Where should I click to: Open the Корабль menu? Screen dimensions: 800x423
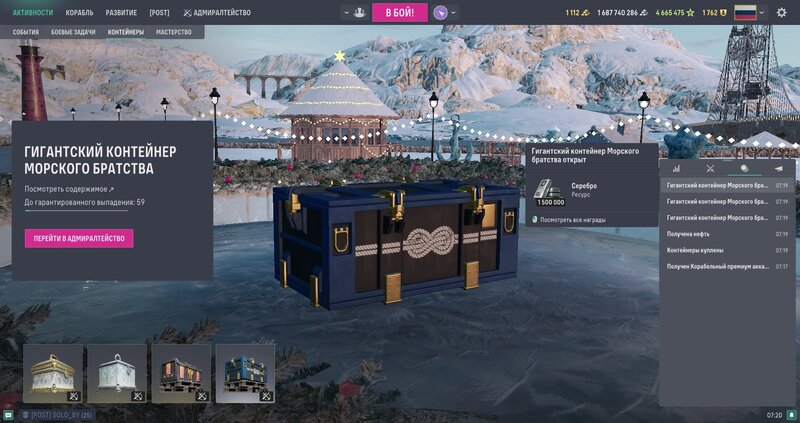tap(80, 13)
